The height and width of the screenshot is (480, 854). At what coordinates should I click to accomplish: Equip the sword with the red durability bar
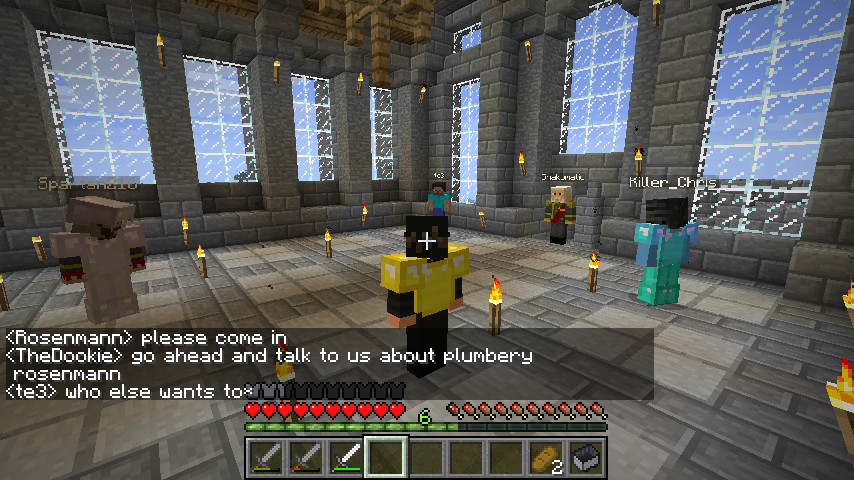point(306,458)
